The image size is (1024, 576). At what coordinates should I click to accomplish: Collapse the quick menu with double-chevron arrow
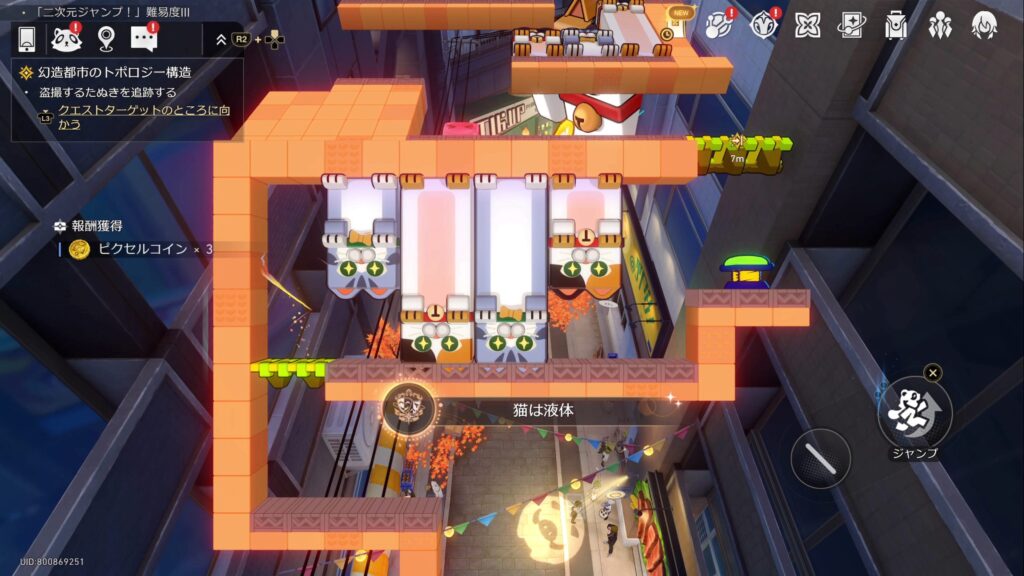(221, 40)
